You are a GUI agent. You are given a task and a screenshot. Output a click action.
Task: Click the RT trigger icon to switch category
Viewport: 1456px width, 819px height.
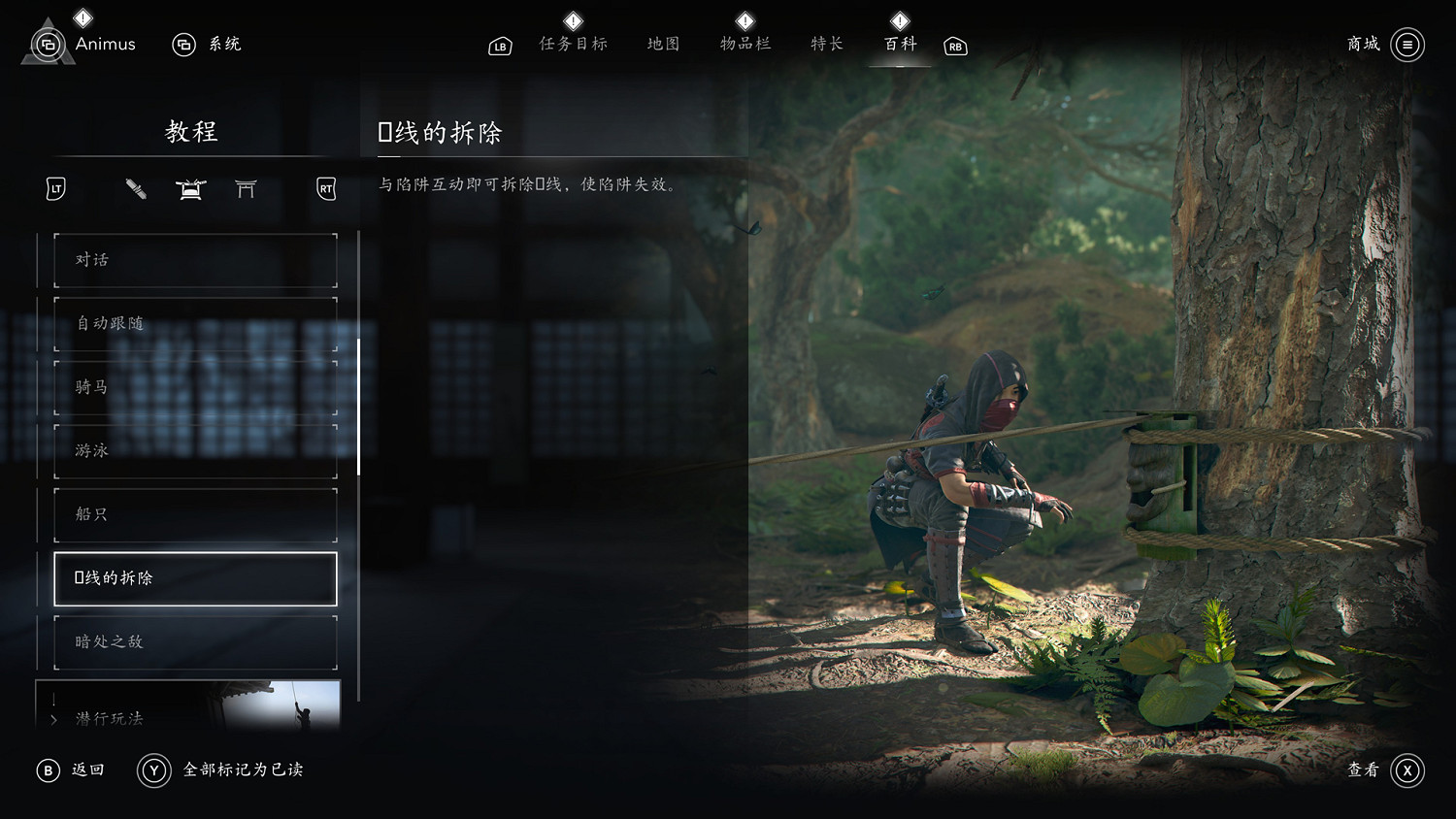(325, 189)
